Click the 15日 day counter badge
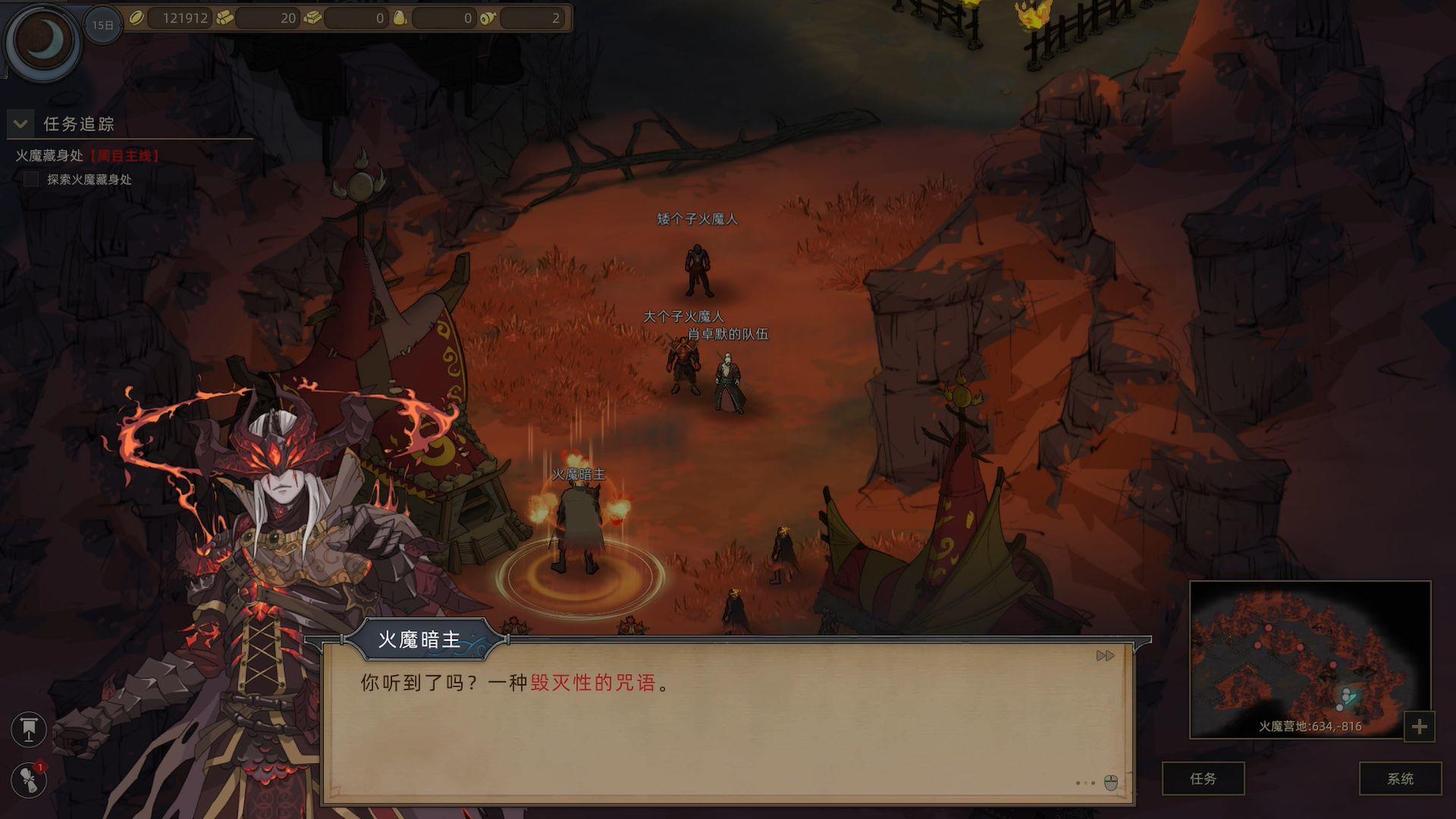The image size is (1456, 819). [x=101, y=24]
